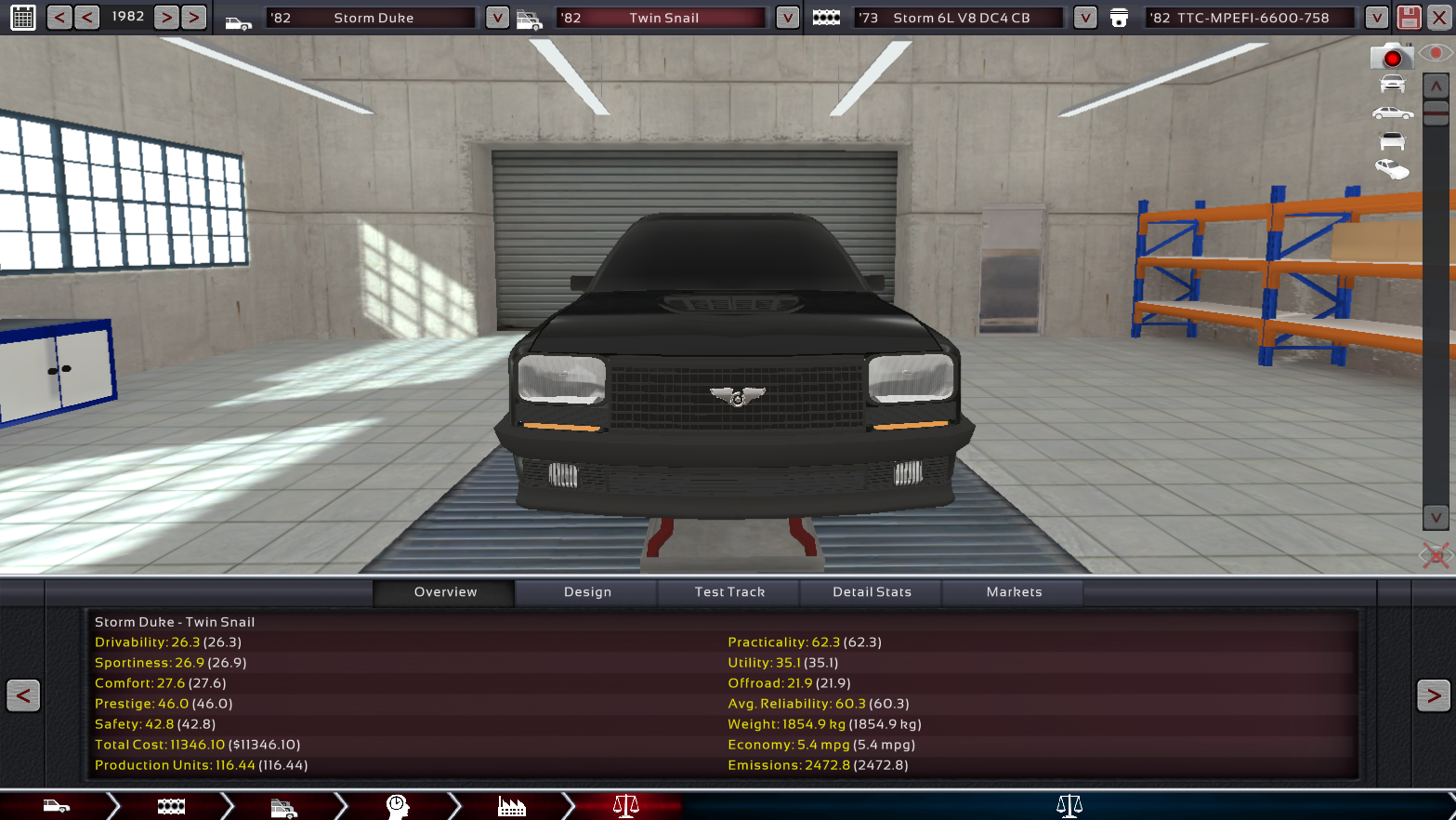
Task: Switch to the Design tab
Action: pyautogui.click(x=587, y=592)
